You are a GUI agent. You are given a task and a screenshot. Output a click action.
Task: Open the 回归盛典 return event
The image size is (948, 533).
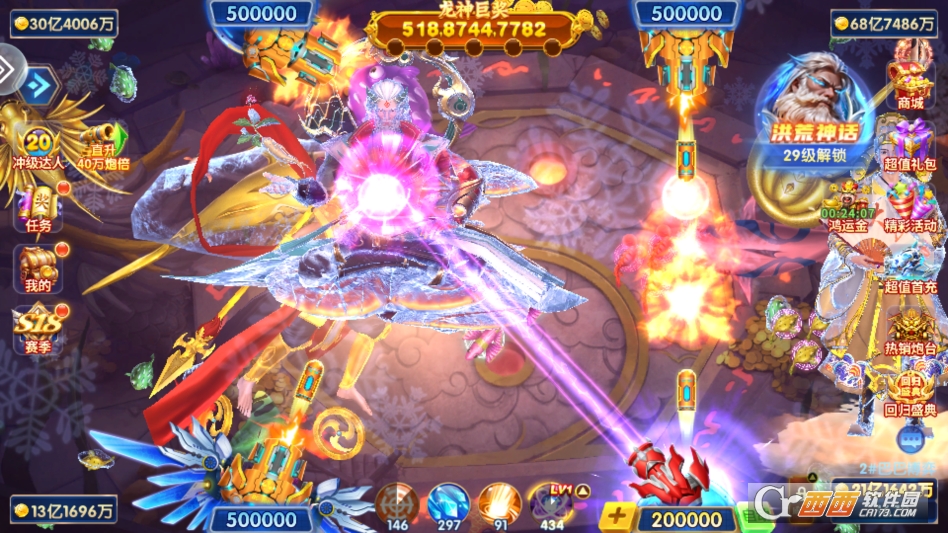coord(910,393)
